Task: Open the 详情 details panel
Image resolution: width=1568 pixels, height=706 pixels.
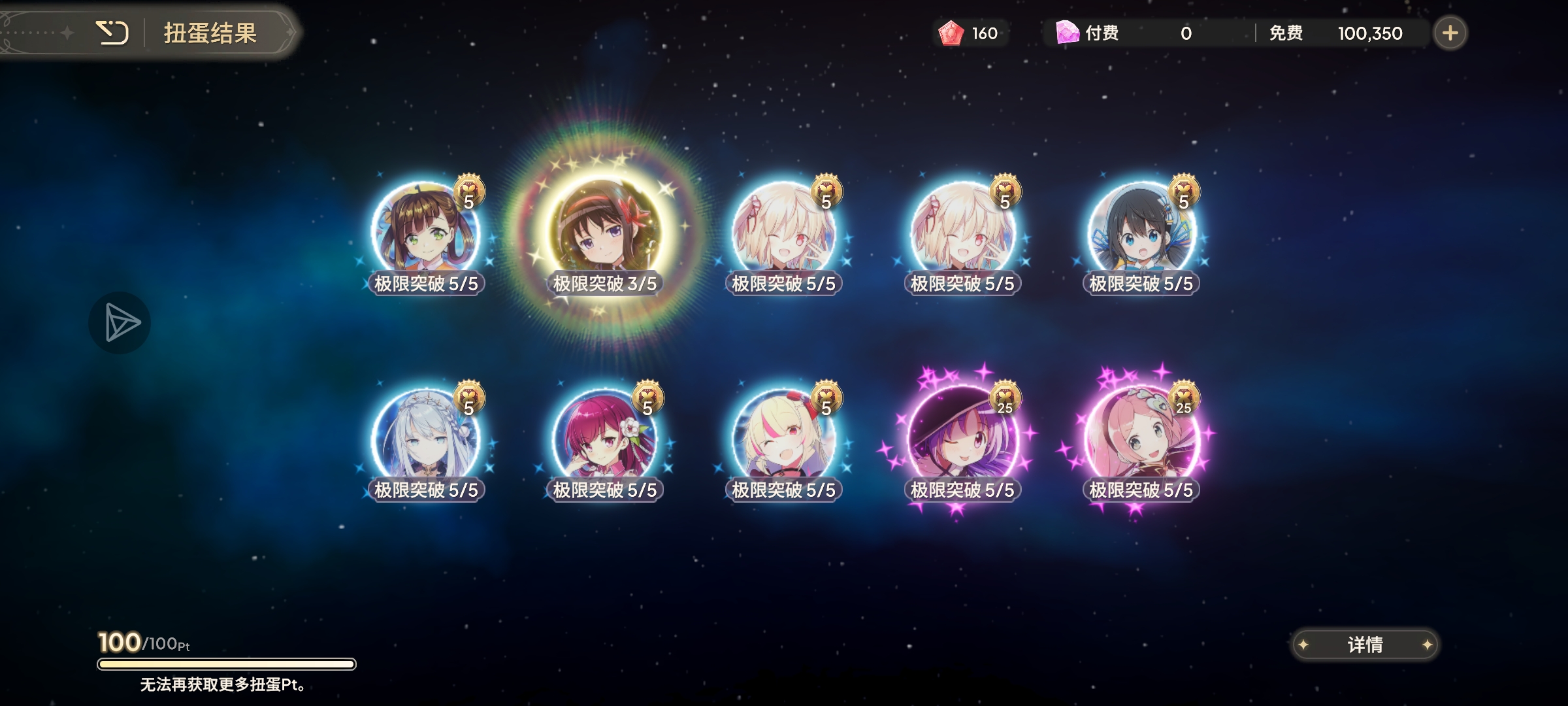Action: [x=1365, y=645]
